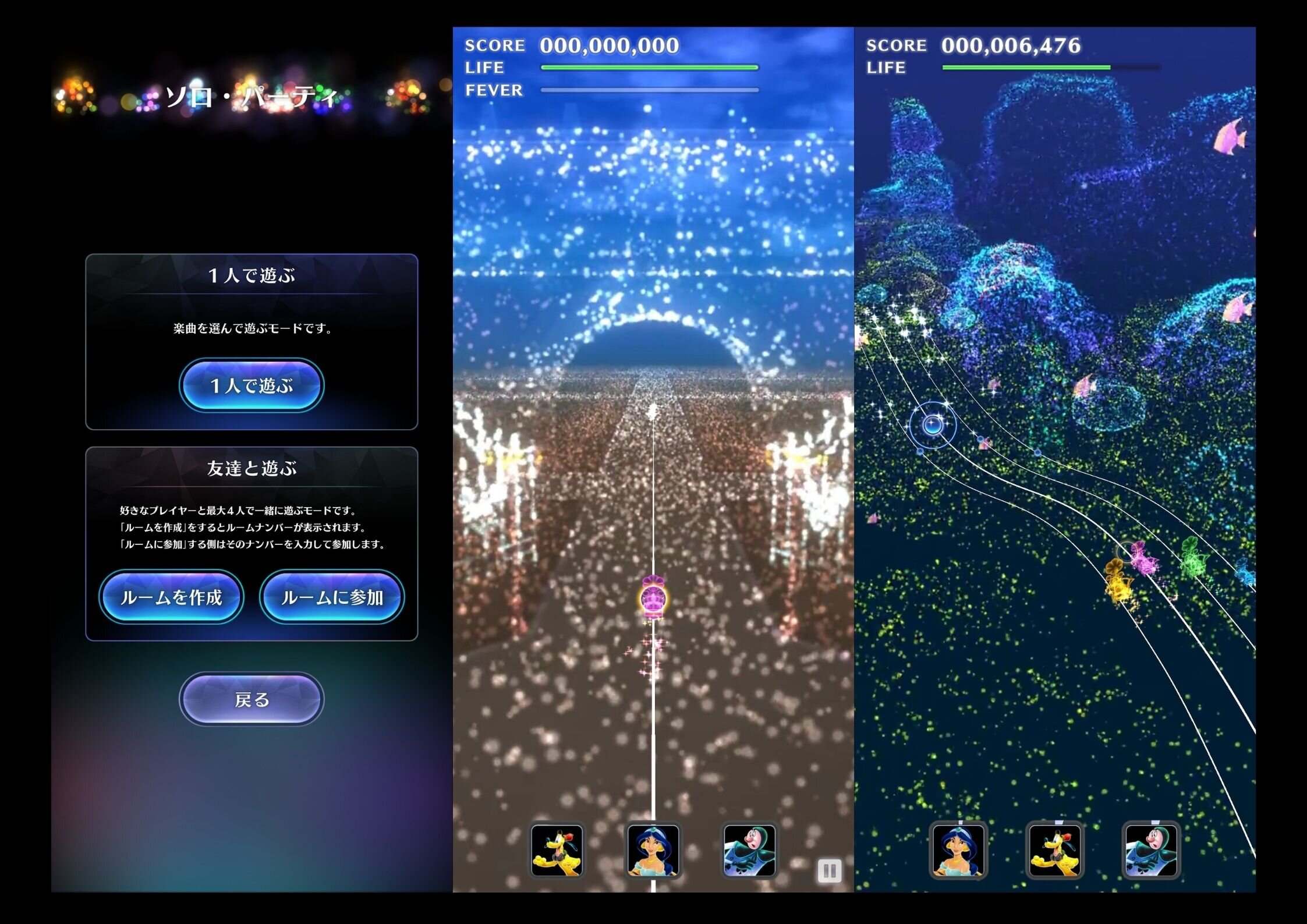The width and height of the screenshot is (1307, 924).
Task: Select the Pluto icon in the right gameplay screen
Action: 1055,851
